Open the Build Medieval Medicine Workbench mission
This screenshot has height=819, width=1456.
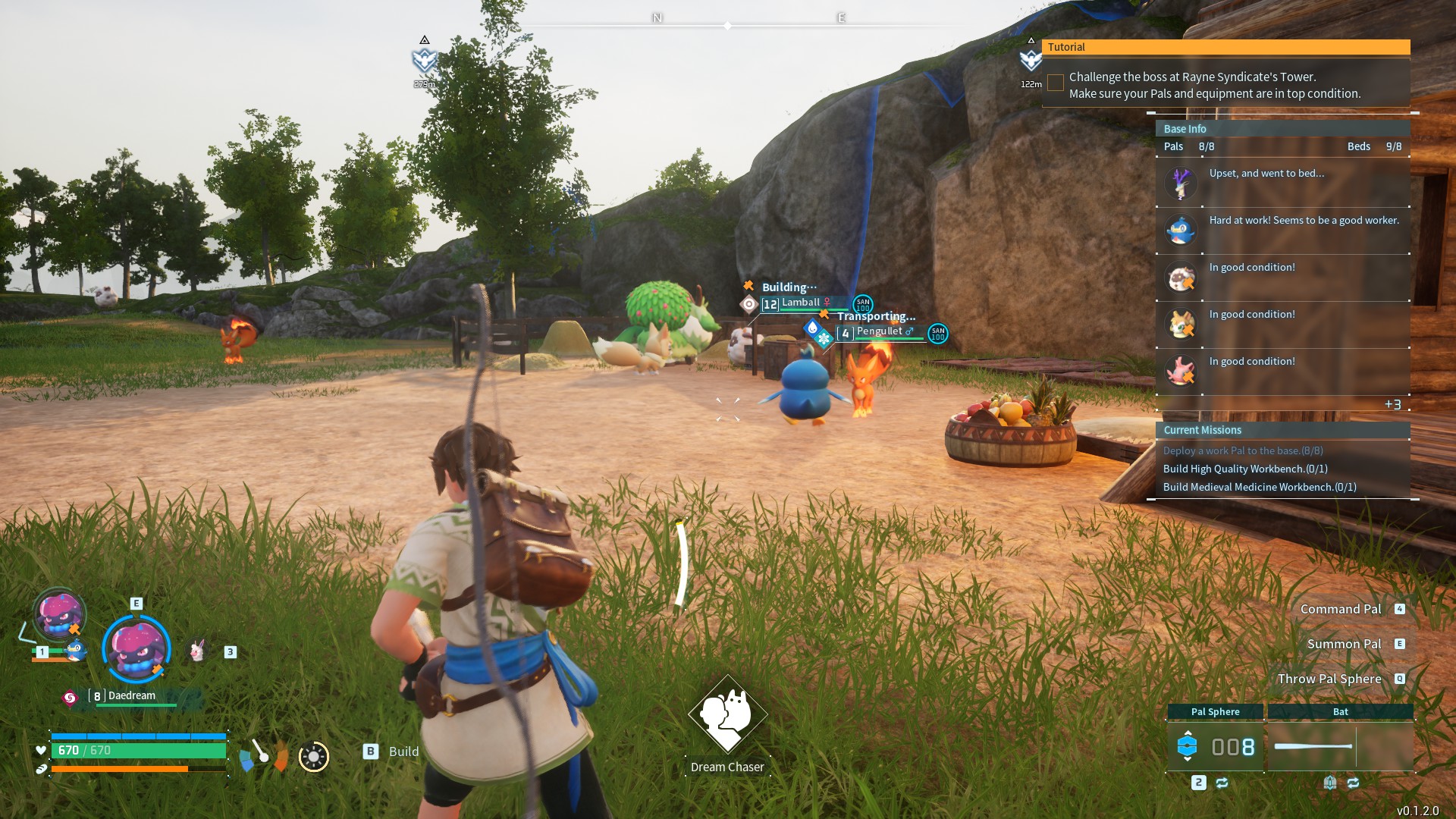pyautogui.click(x=1260, y=487)
